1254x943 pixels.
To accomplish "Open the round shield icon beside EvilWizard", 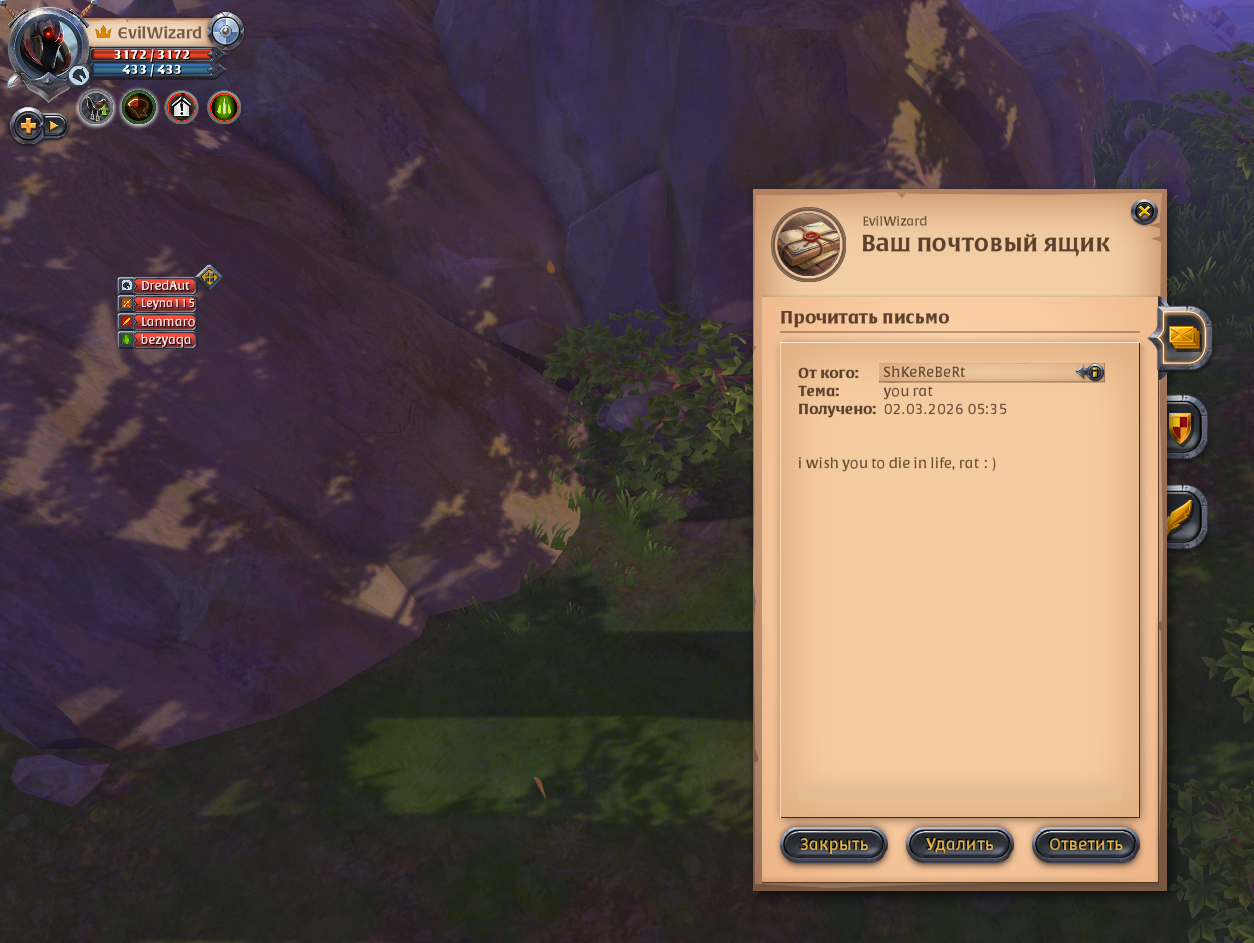I will (227, 32).
